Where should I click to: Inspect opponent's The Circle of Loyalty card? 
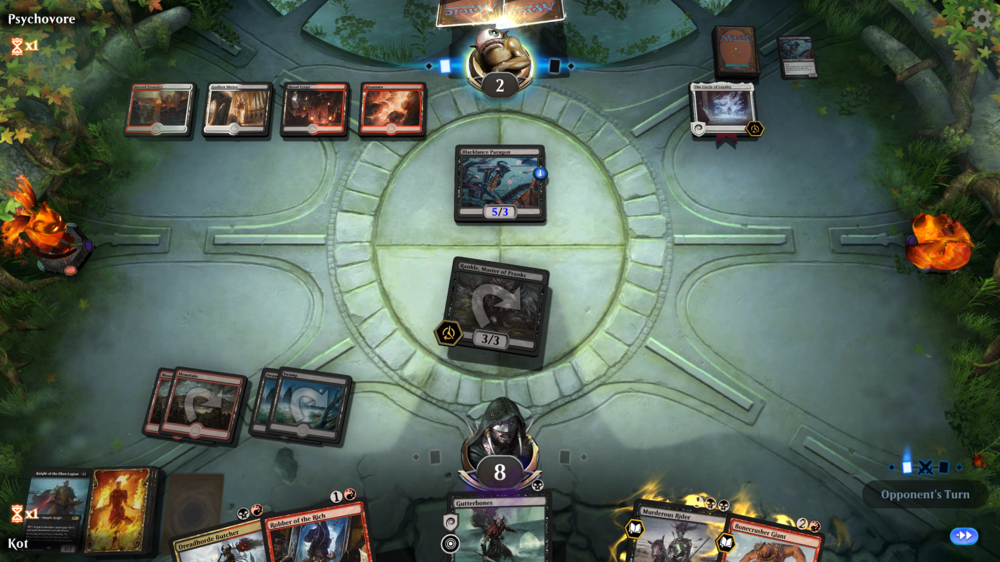click(724, 110)
